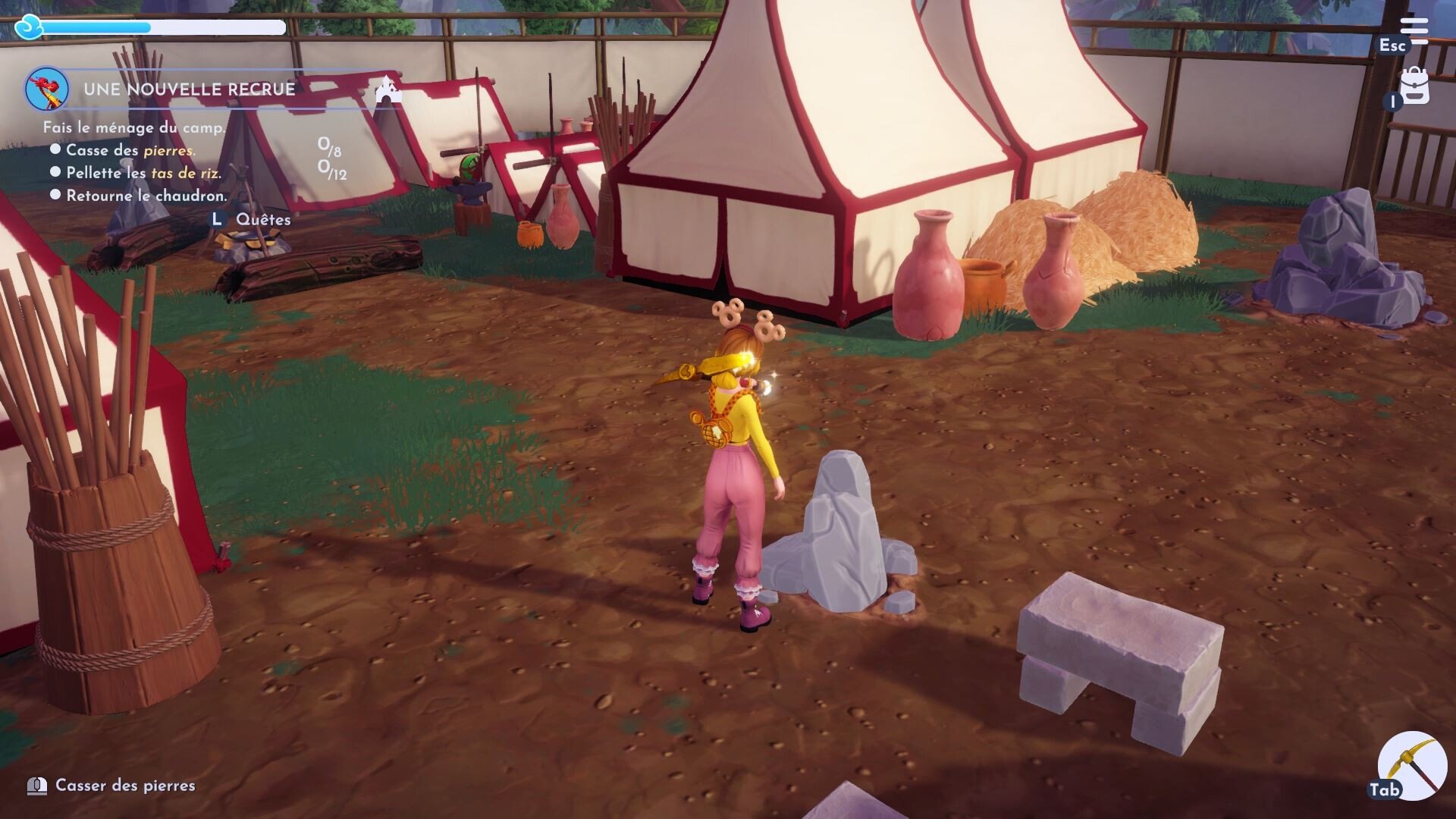Open the Quêtes quest log
This screenshot has width=1456, height=819.
coord(262,220)
